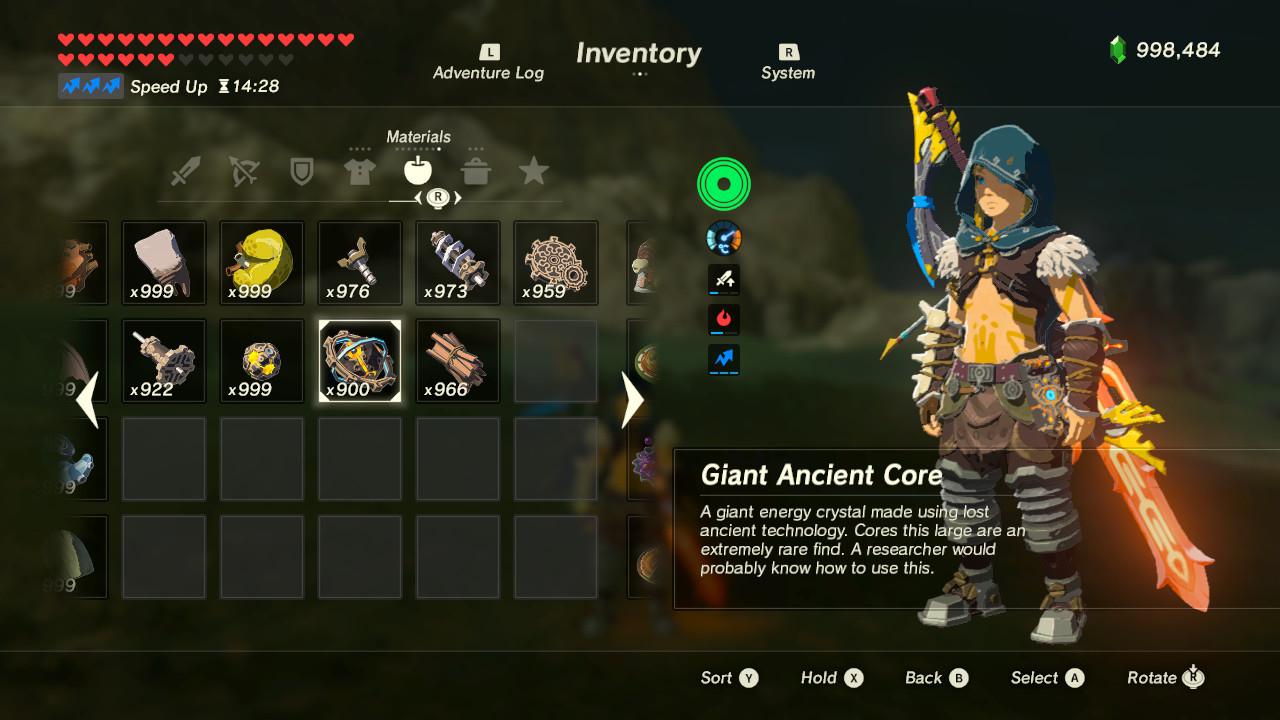
Task: Open the meals tab cooking pot icon
Action: pos(477,170)
